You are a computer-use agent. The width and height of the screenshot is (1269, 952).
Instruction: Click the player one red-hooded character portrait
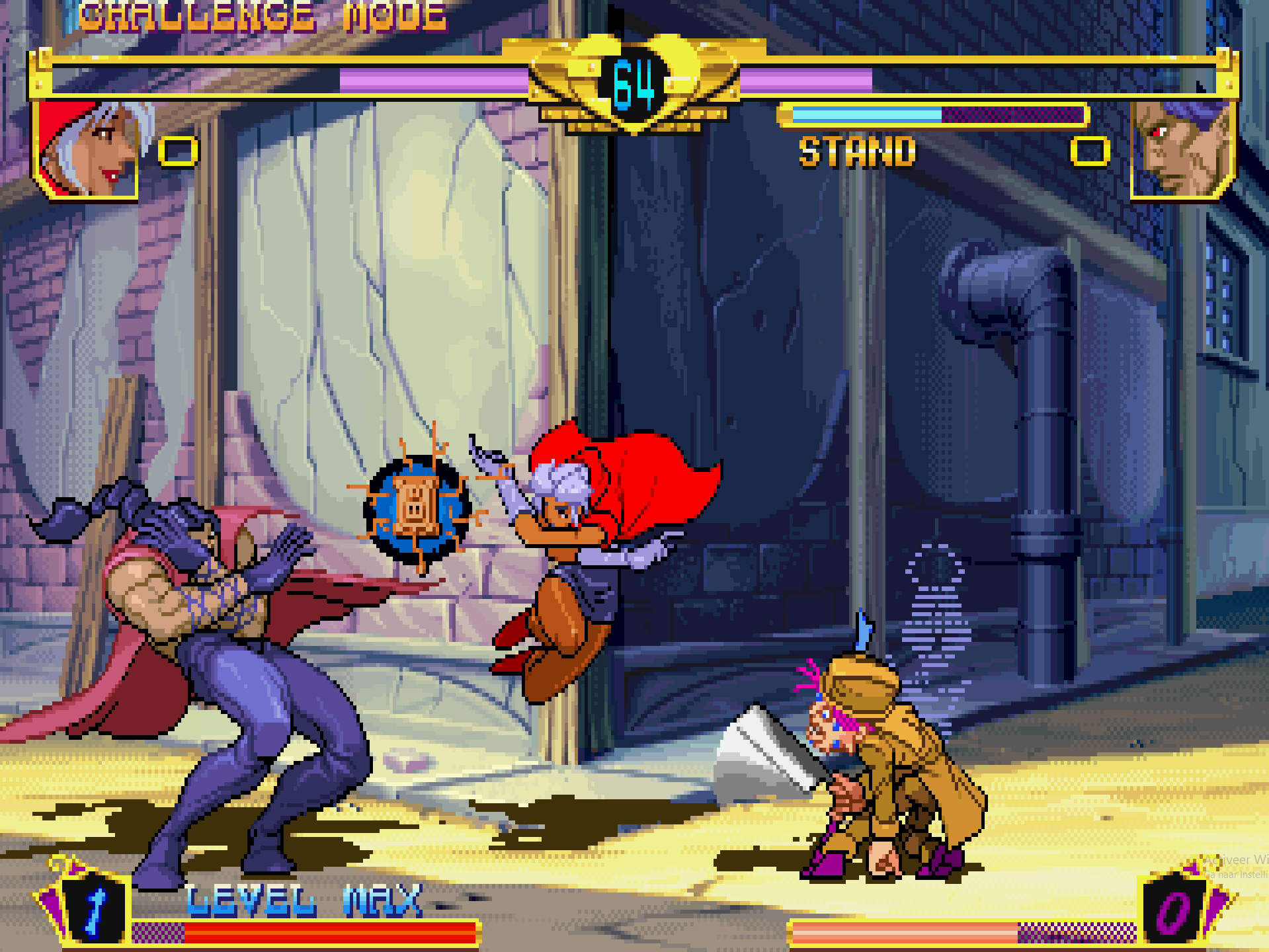click(86, 149)
